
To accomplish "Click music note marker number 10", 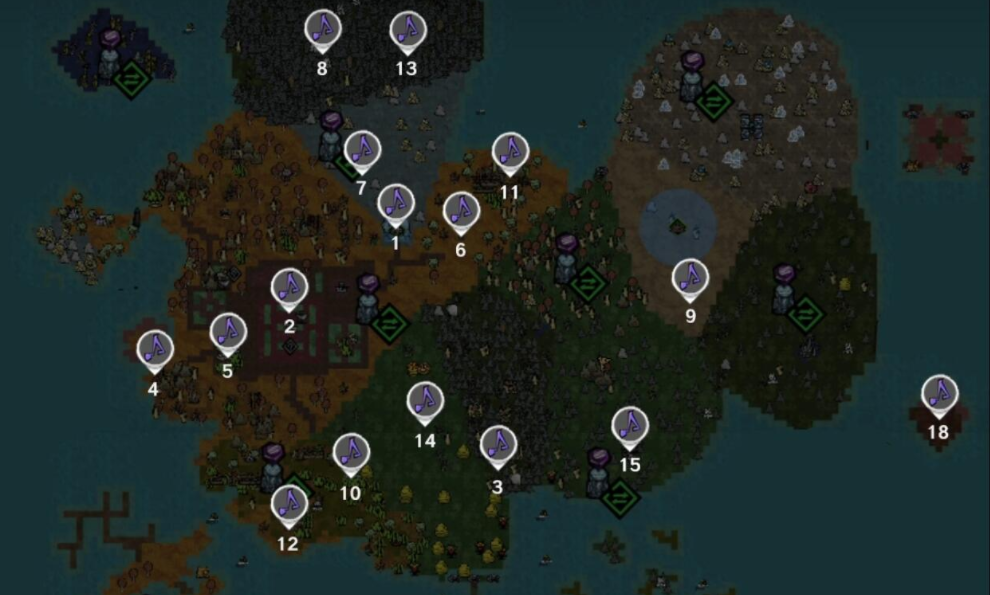I will [351, 453].
